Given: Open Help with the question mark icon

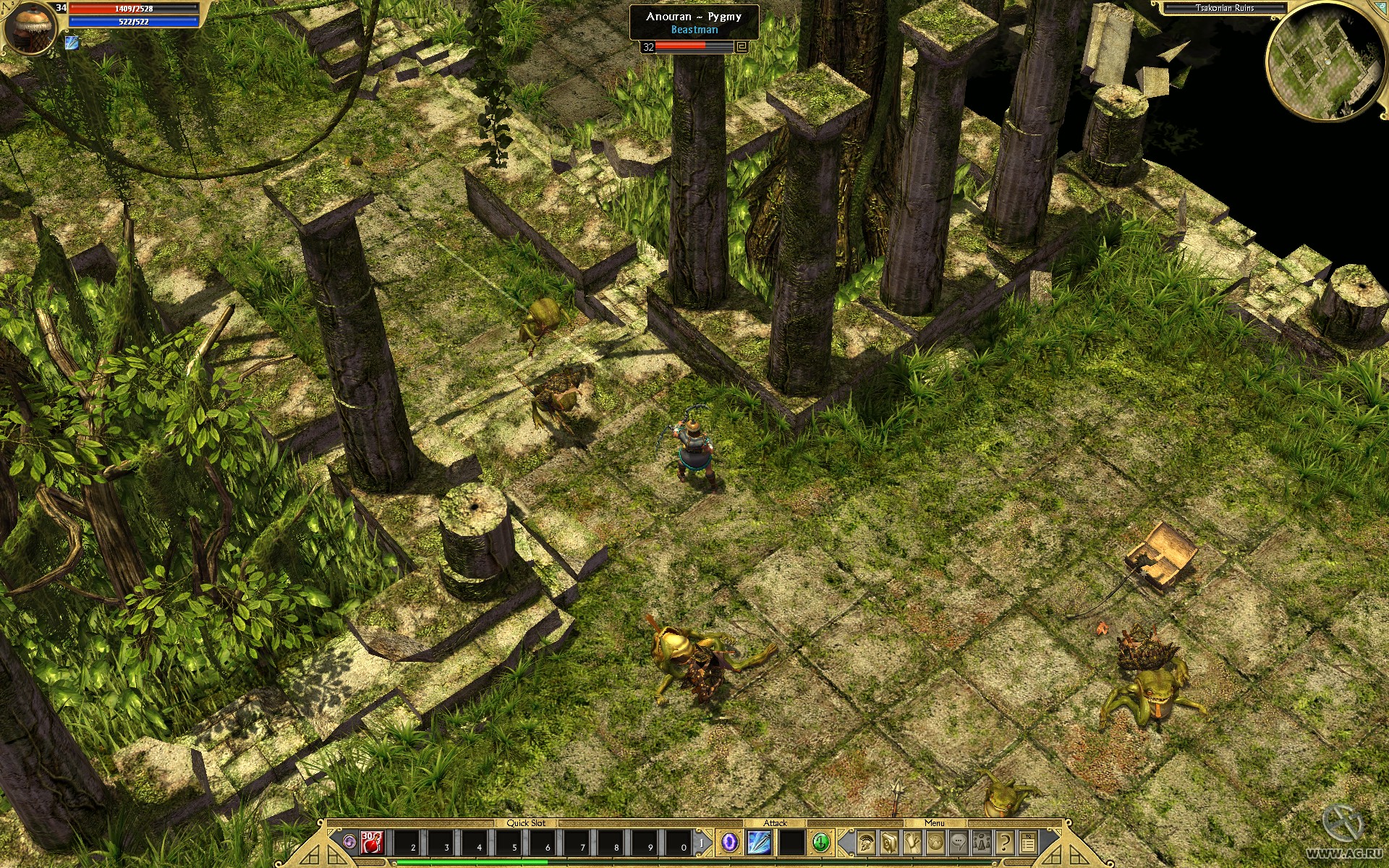Looking at the screenshot, I should point(1004,844).
